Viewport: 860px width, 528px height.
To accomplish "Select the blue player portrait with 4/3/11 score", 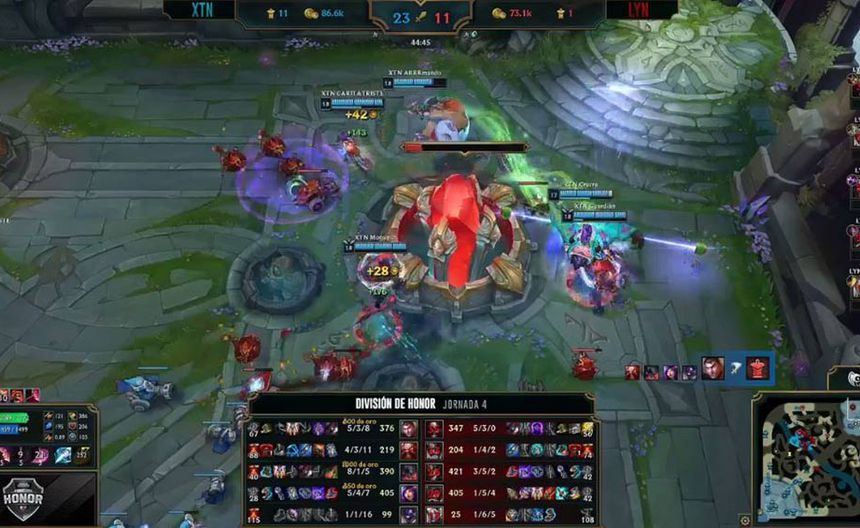I will pyautogui.click(x=409, y=450).
